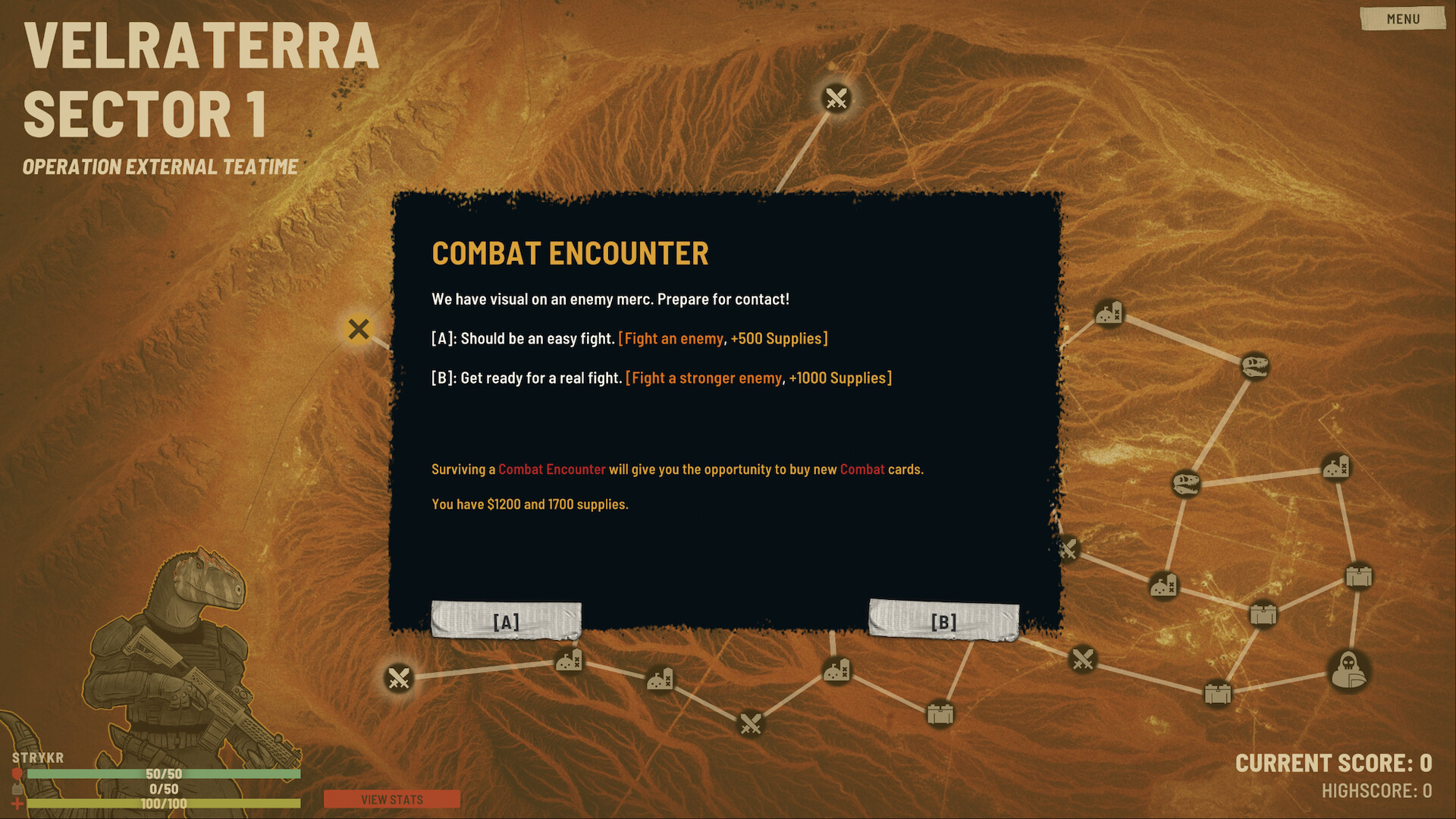Choose option [B] to fight a stronger enemy
Screen dimensions: 1456x819
944,620
